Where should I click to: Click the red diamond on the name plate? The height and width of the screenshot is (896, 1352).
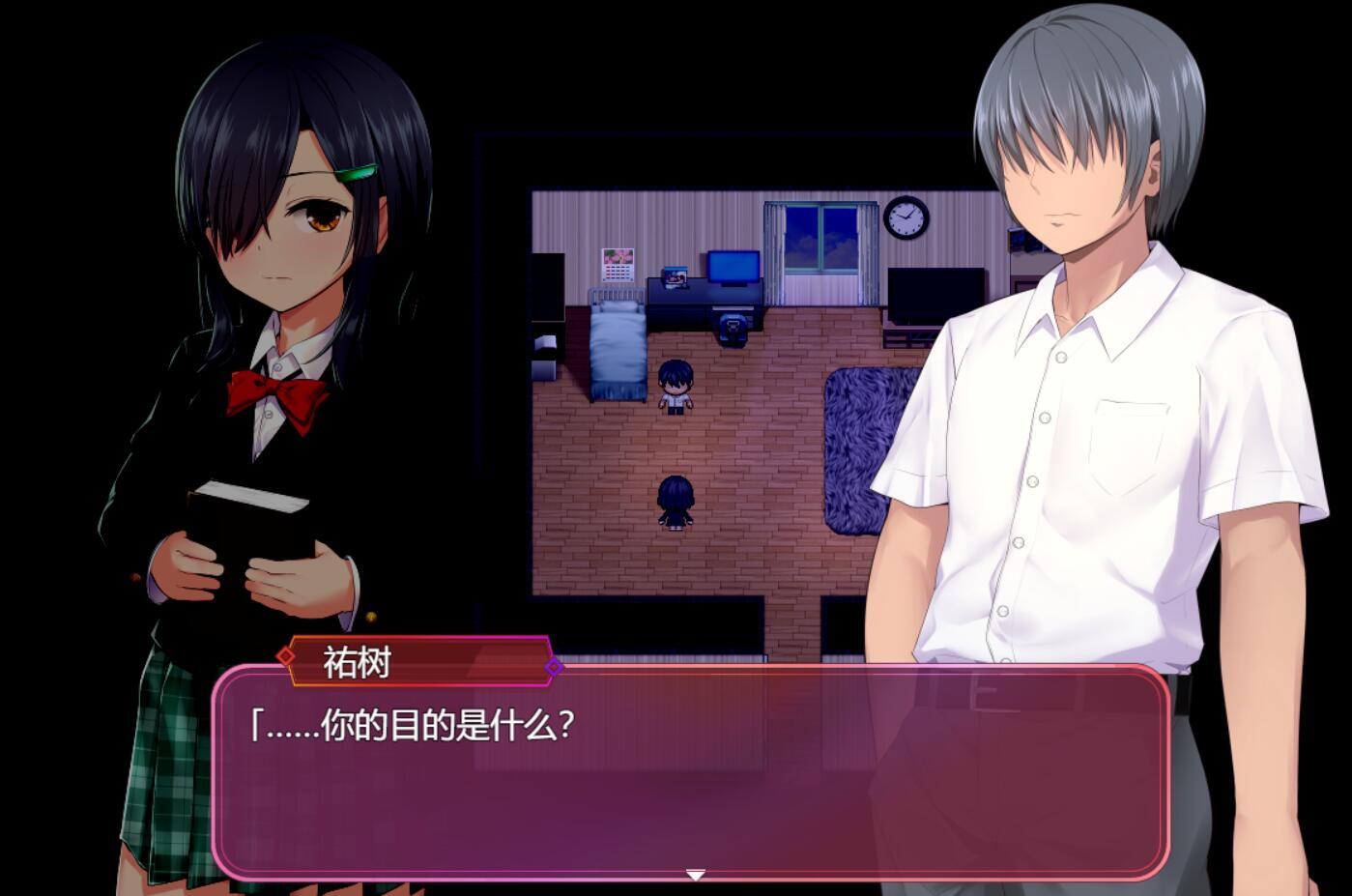285,658
